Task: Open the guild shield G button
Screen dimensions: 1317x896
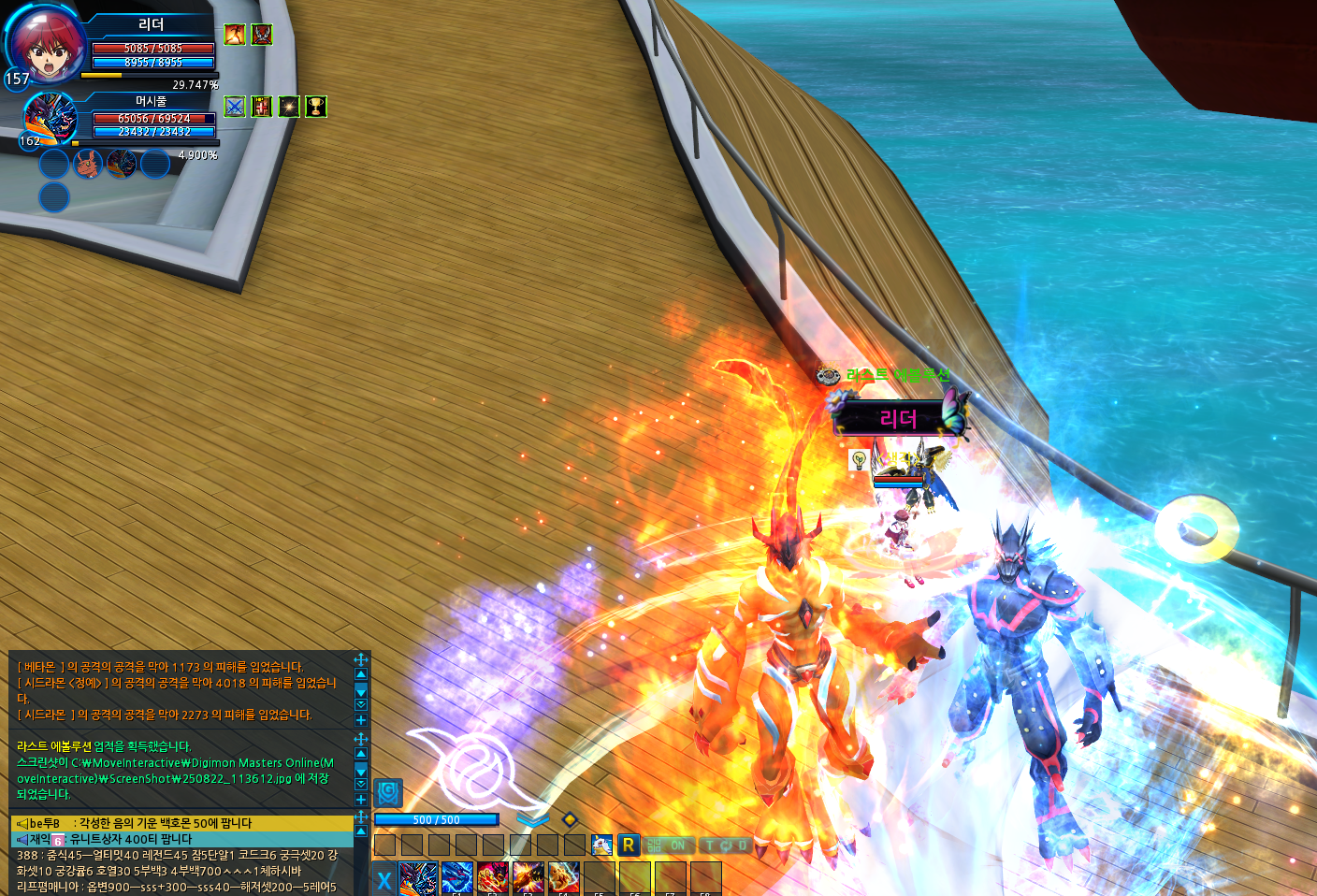Action: point(388,793)
